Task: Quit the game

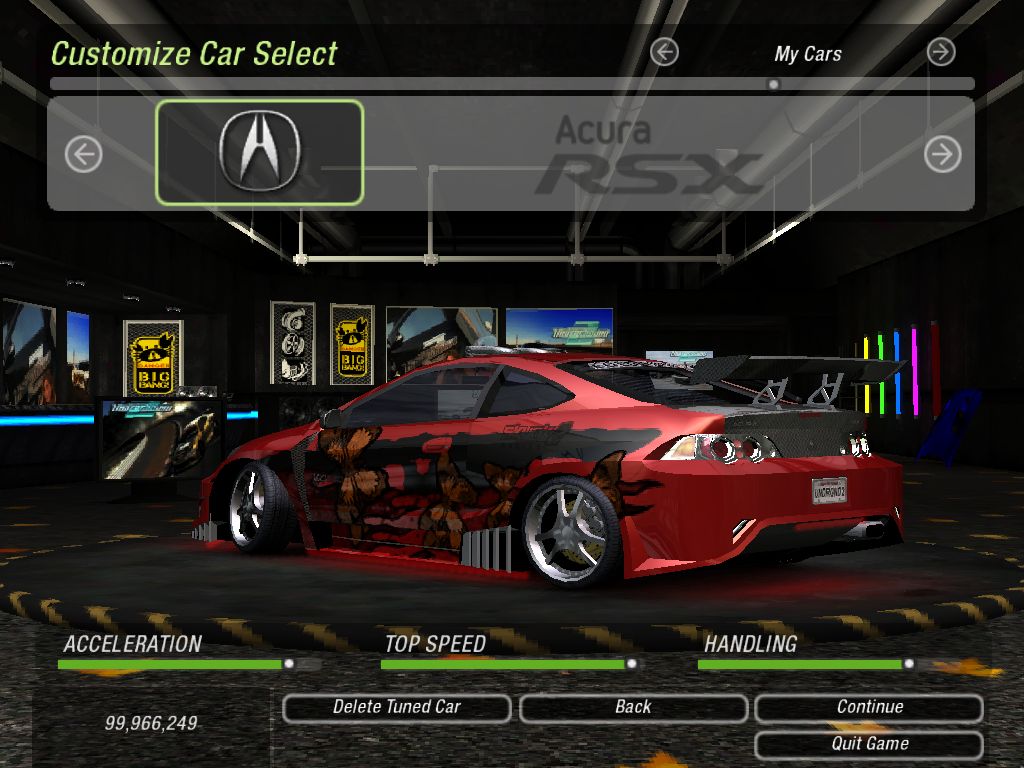Action: 869,744
